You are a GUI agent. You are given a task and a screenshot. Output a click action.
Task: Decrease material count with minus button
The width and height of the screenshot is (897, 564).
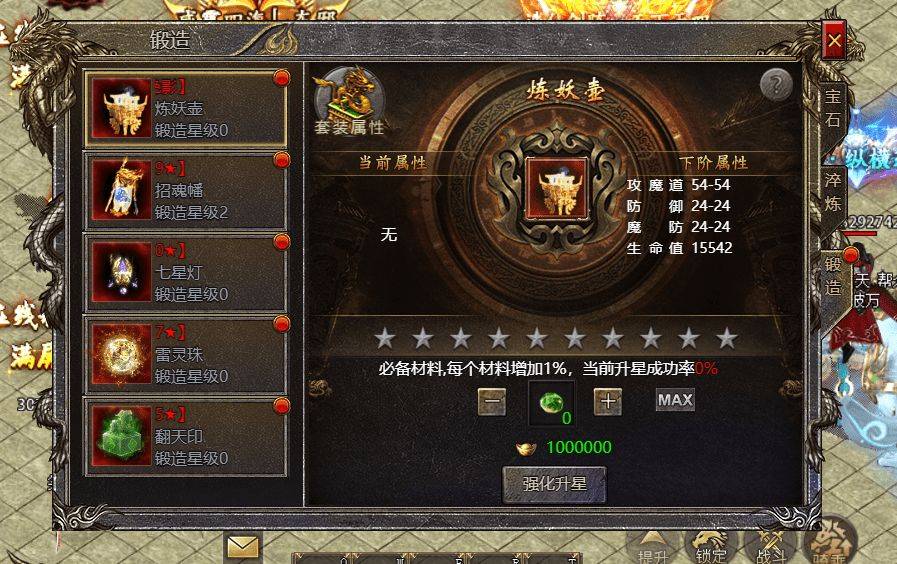pyautogui.click(x=491, y=401)
